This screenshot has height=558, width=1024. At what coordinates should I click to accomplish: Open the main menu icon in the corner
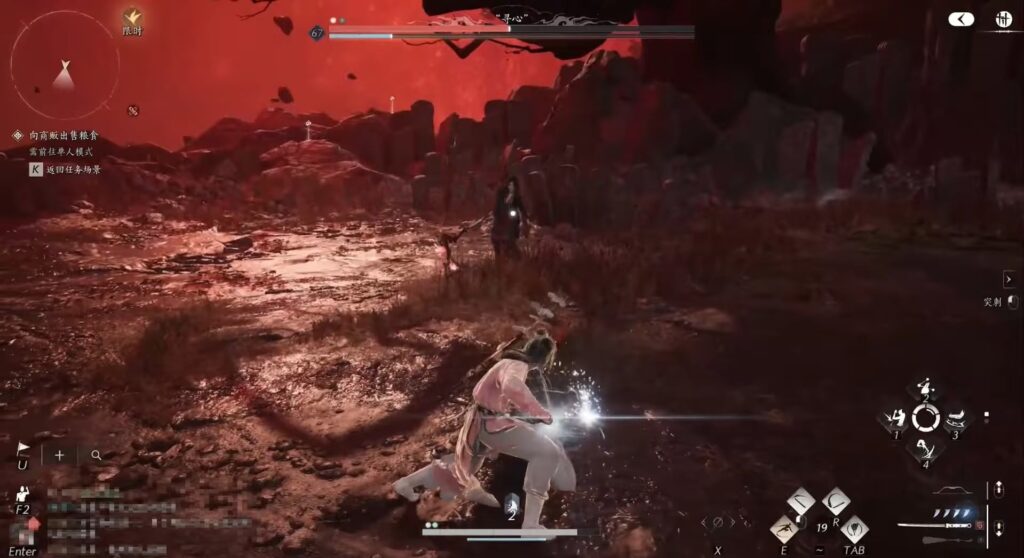tap(1002, 19)
